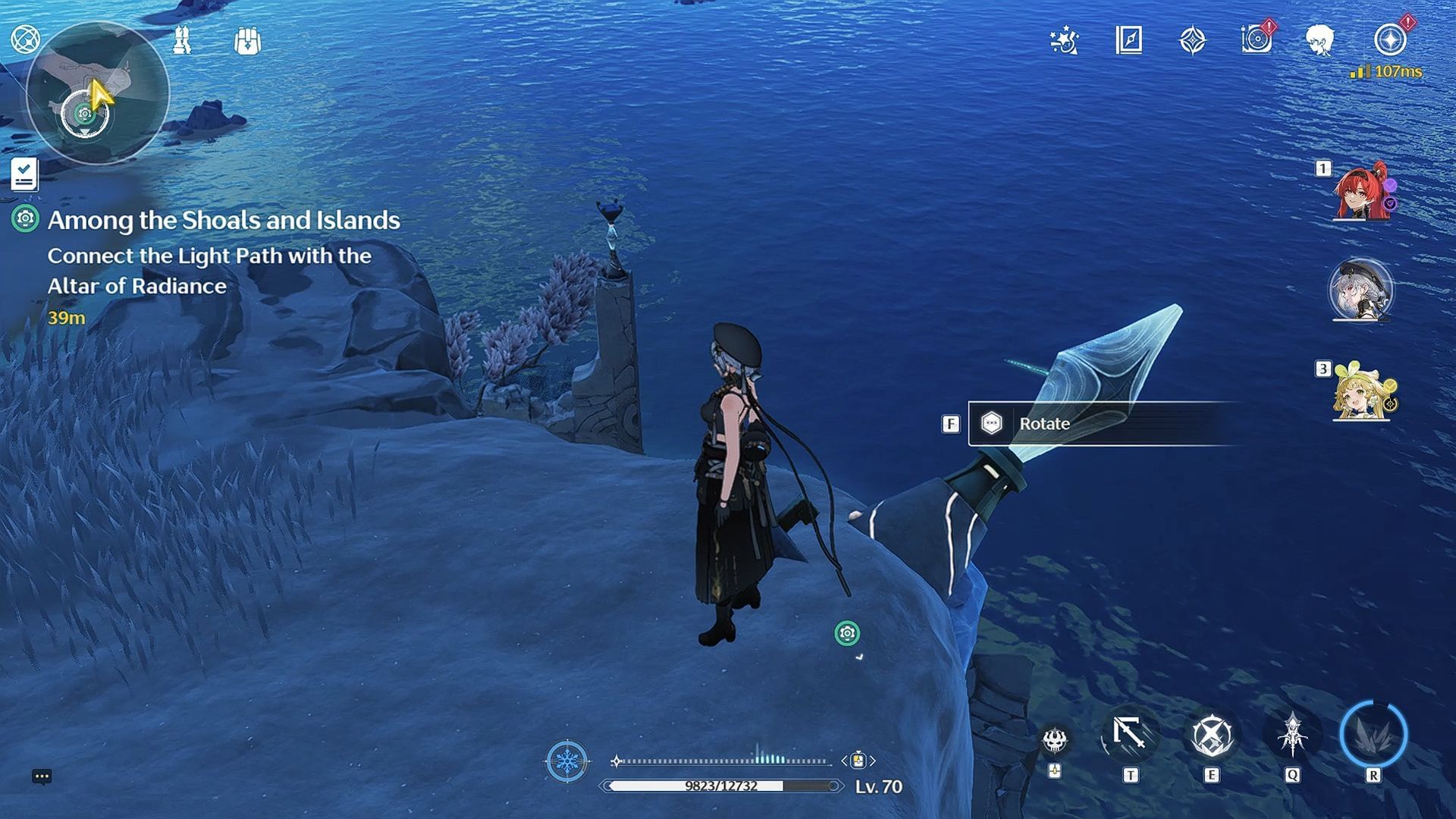
Task: Open the chess-pieces icon beside the minimap
Action: pos(182,40)
